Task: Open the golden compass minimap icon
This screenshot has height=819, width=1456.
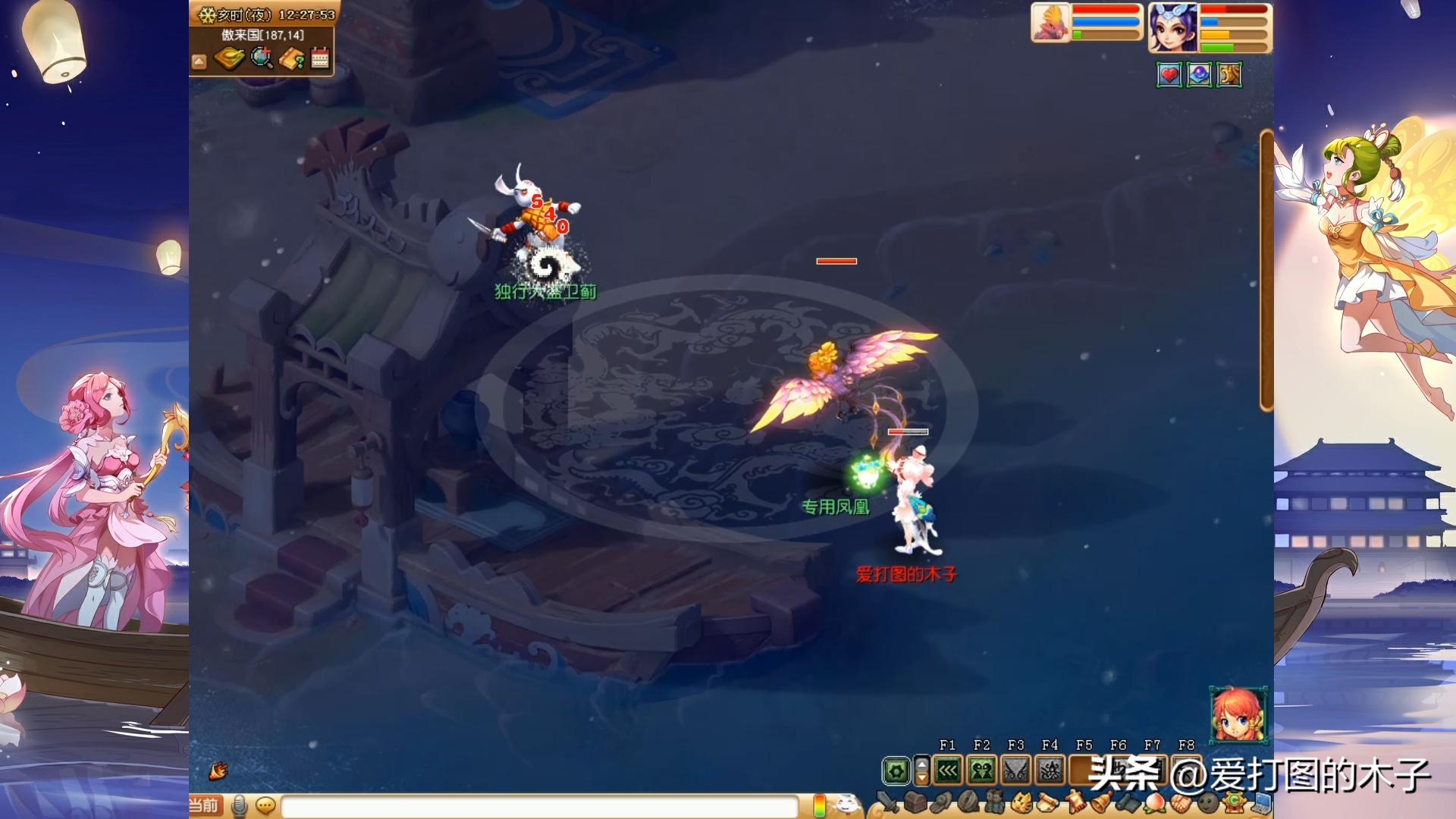Action: coord(229,58)
